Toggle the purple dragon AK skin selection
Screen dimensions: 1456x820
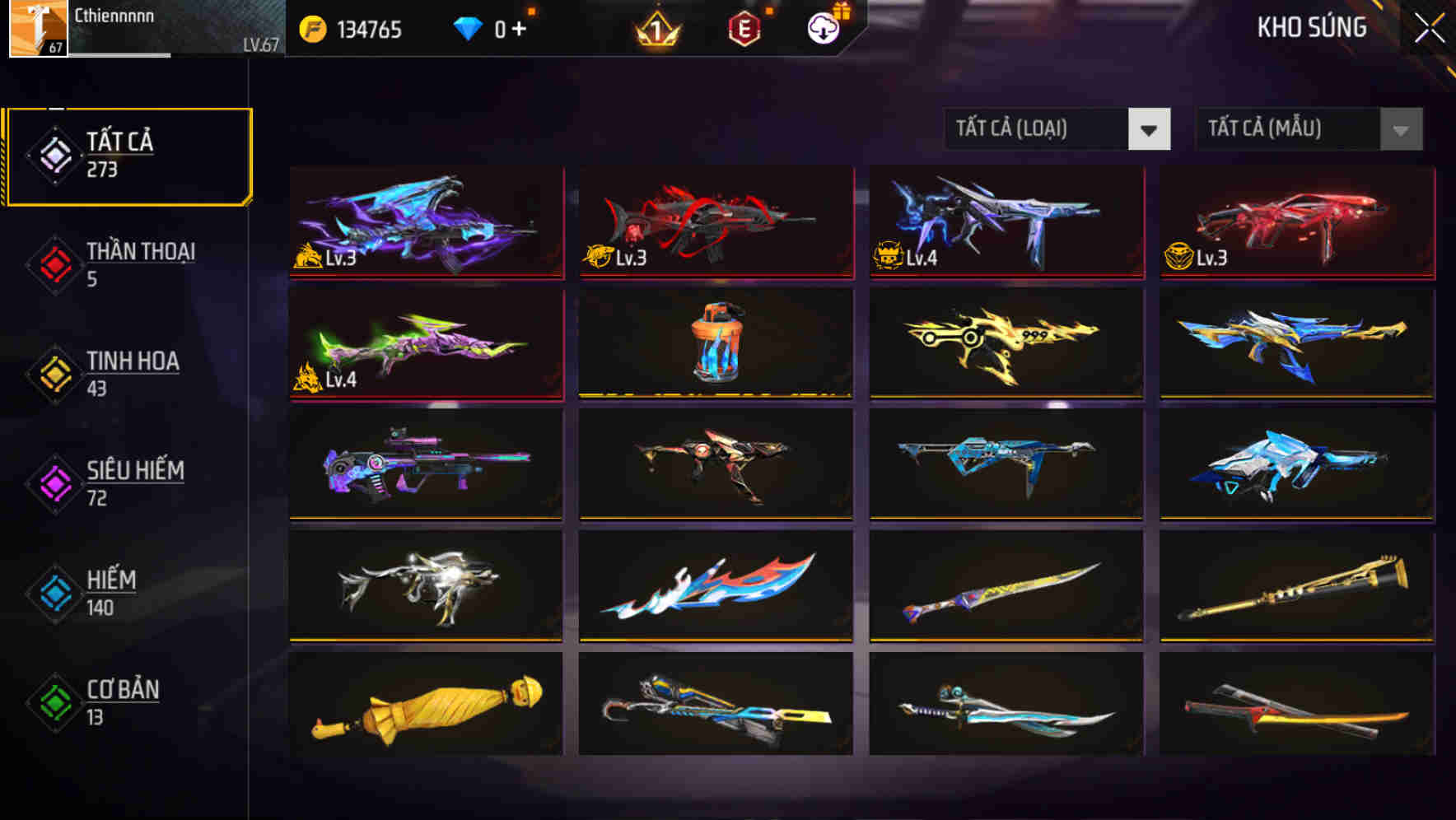click(425, 224)
